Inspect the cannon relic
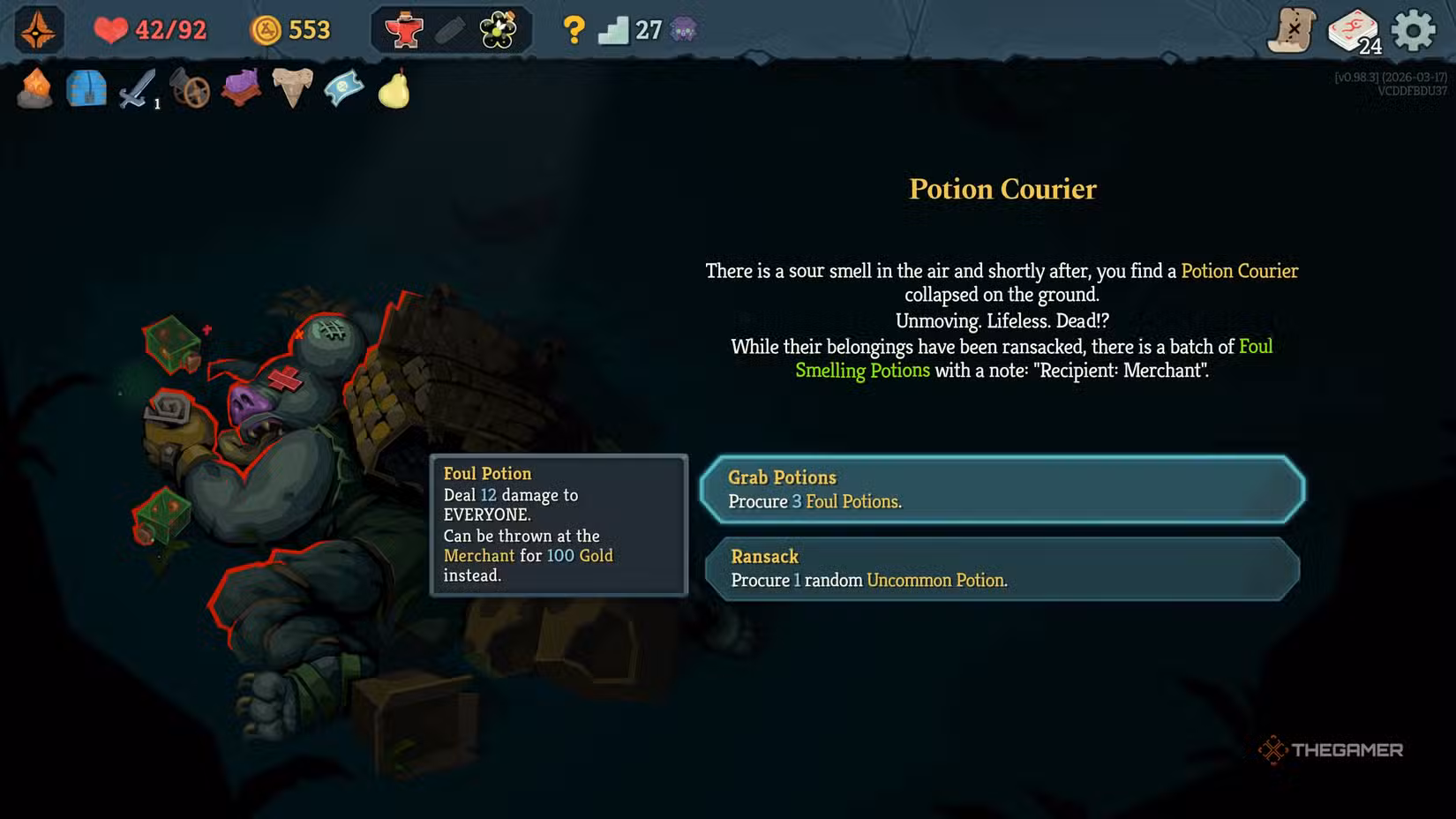This screenshot has width=1456, height=819. pos(190,89)
